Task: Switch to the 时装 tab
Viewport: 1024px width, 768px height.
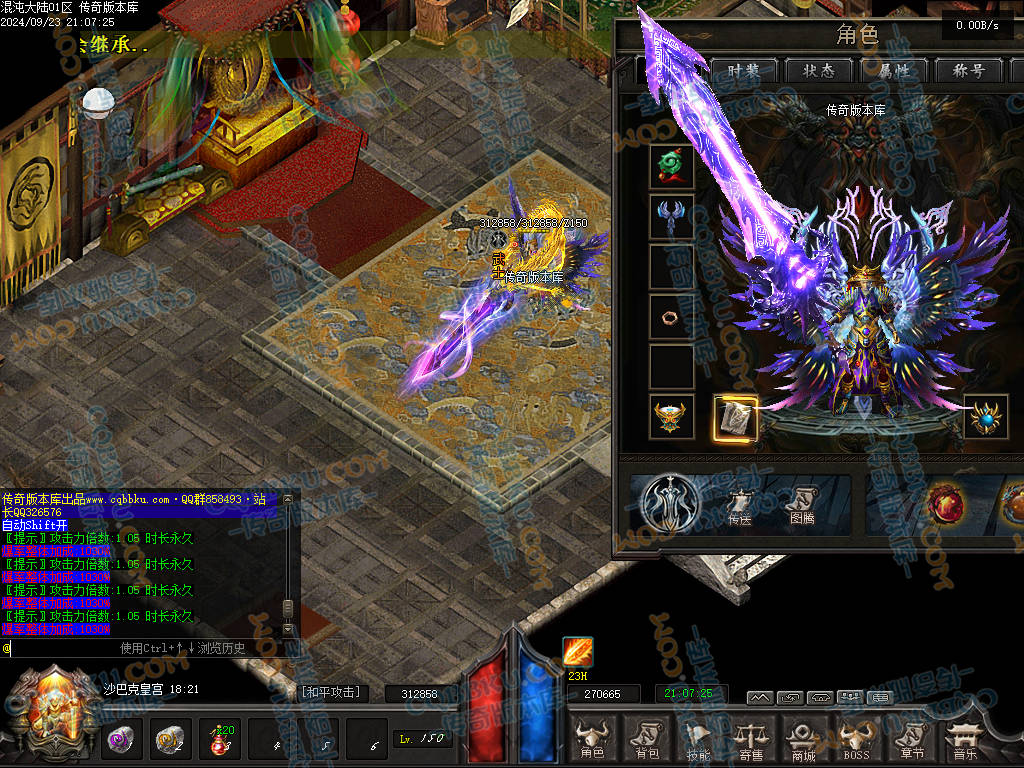Action: pos(744,71)
